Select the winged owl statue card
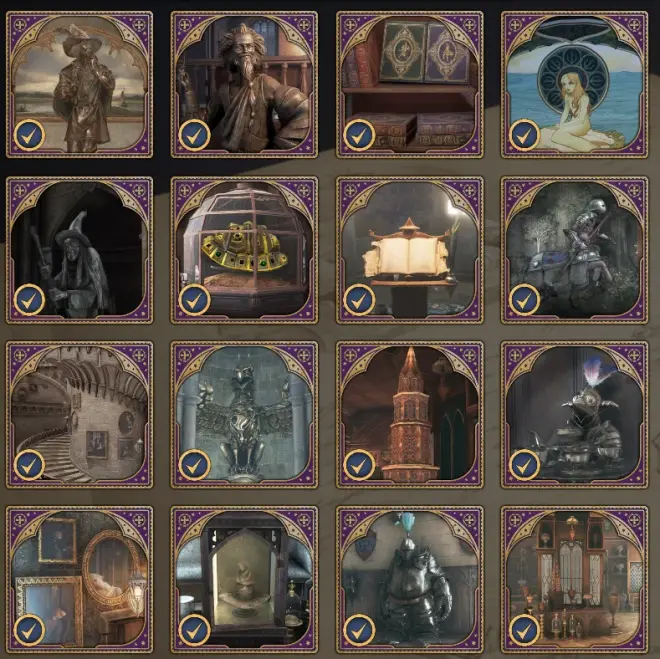The image size is (660, 659). [244, 415]
